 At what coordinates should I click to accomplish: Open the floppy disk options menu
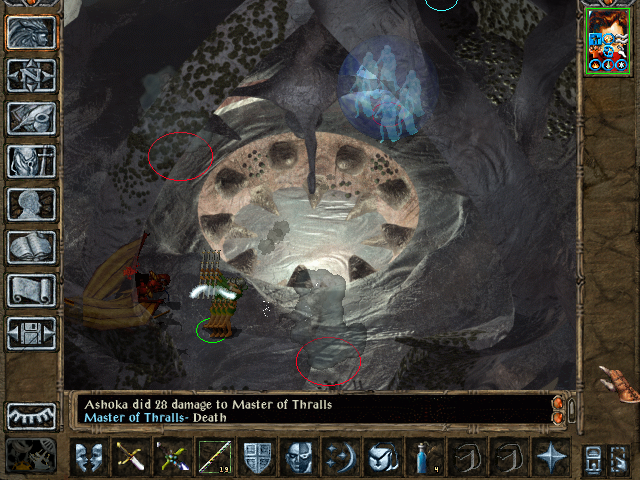(31, 333)
